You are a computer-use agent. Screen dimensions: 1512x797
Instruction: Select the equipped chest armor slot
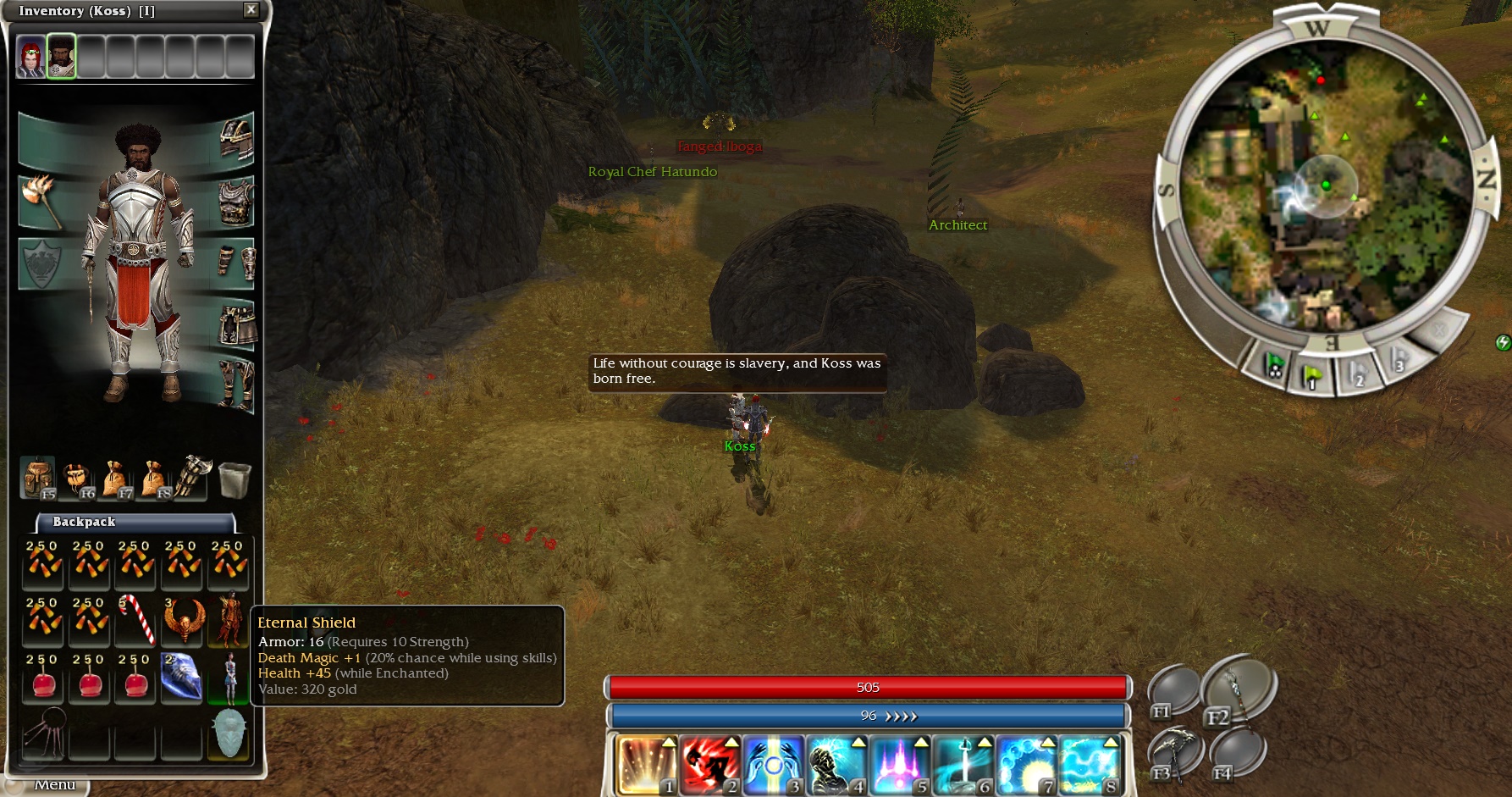(x=236, y=202)
